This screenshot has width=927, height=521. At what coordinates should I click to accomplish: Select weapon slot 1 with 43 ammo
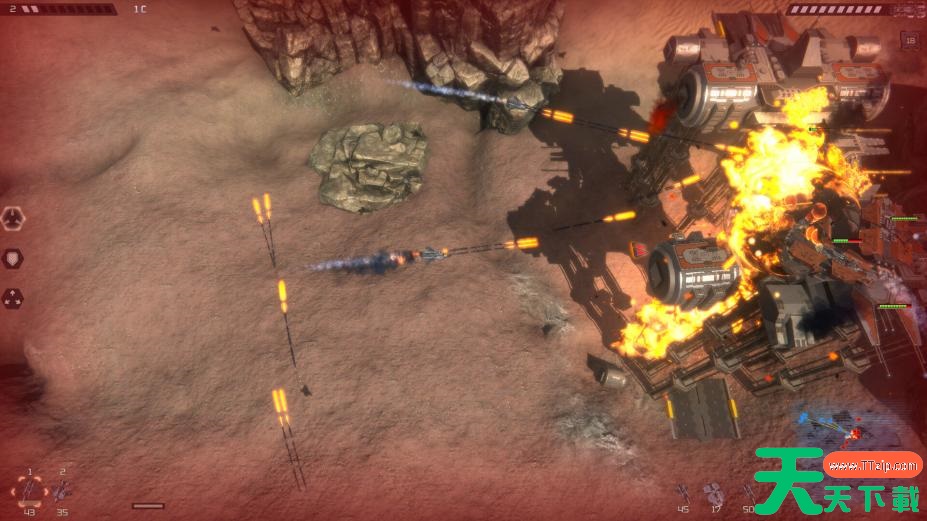click(x=30, y=490)
